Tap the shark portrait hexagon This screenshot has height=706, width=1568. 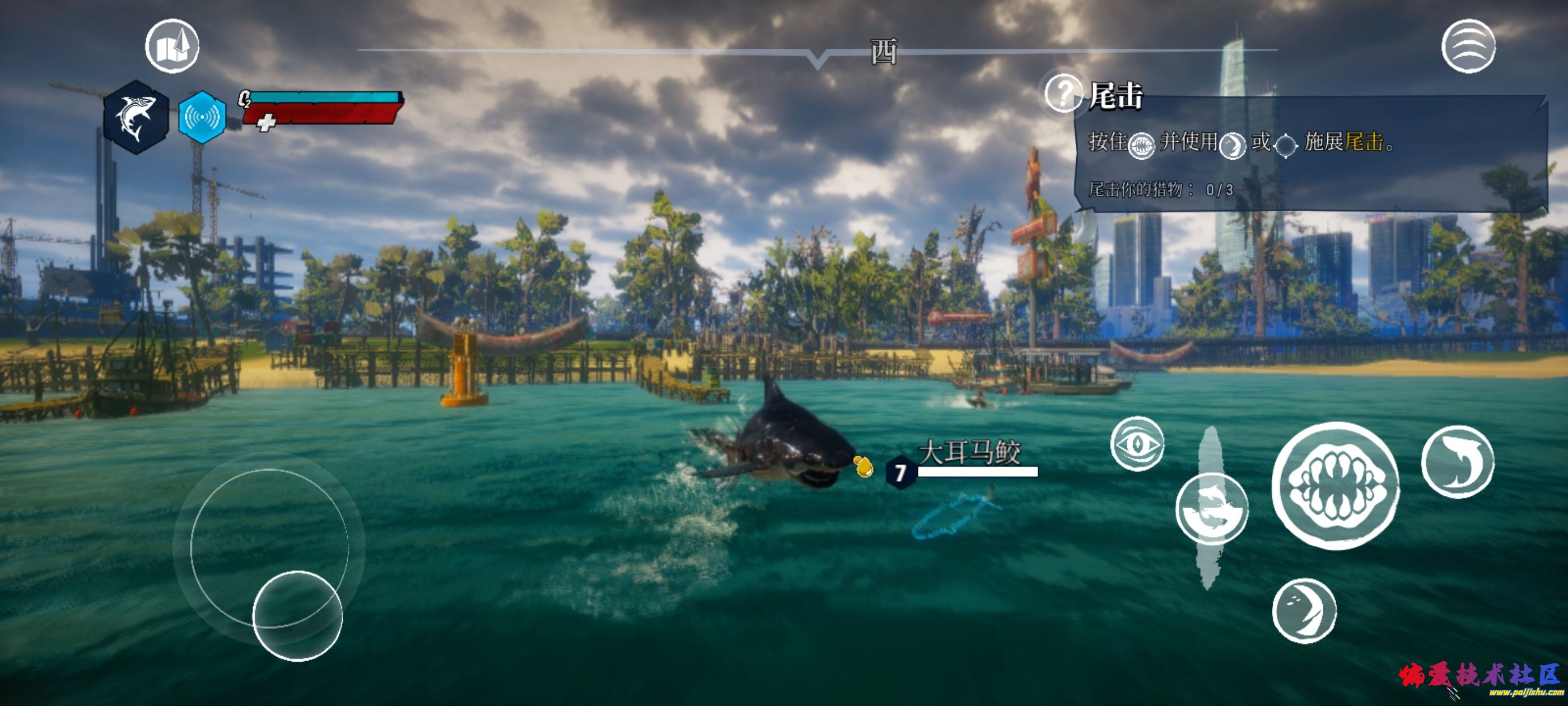coord(136,117)
